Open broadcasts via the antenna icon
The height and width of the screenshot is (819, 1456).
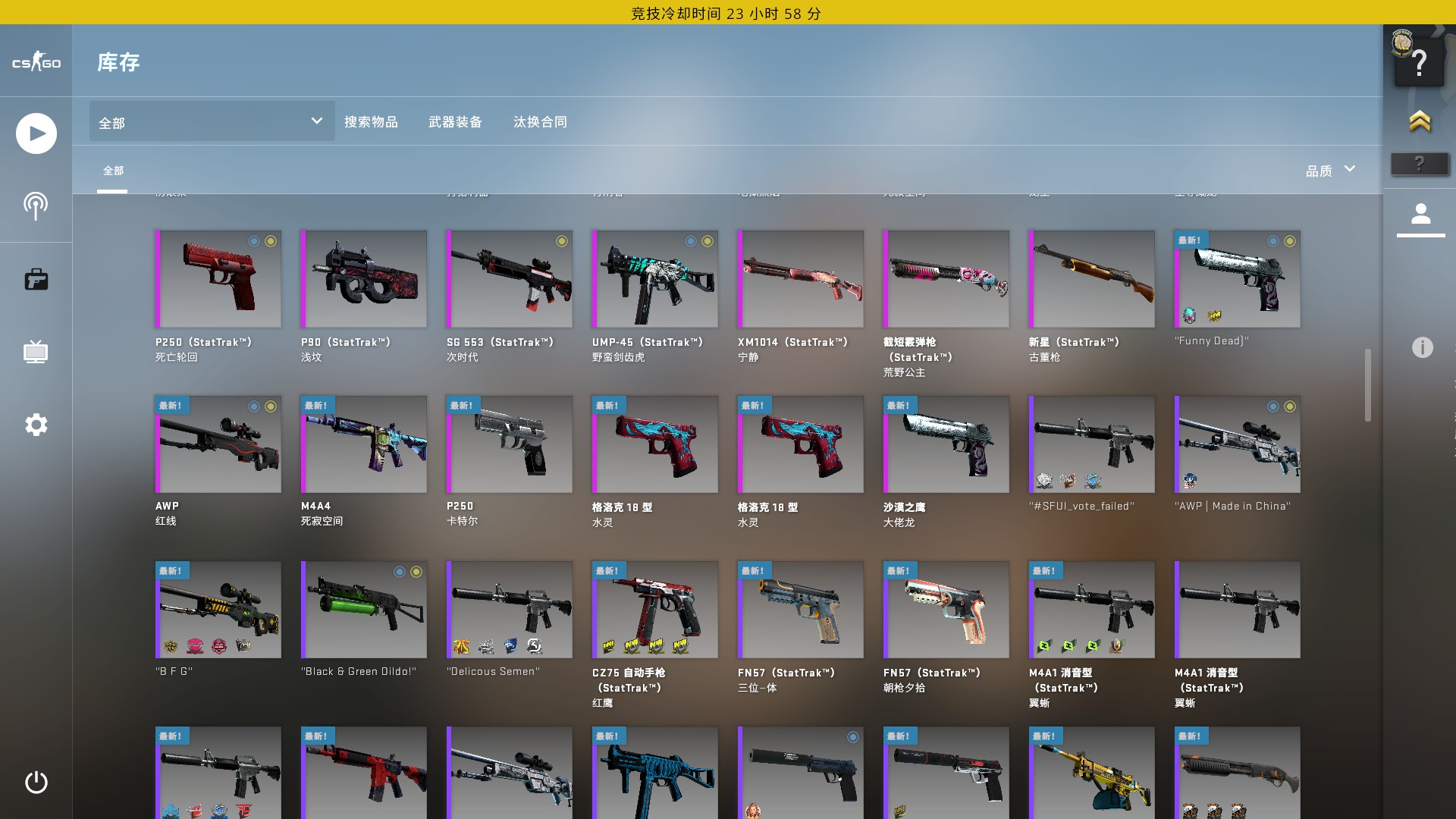(36, 206)
